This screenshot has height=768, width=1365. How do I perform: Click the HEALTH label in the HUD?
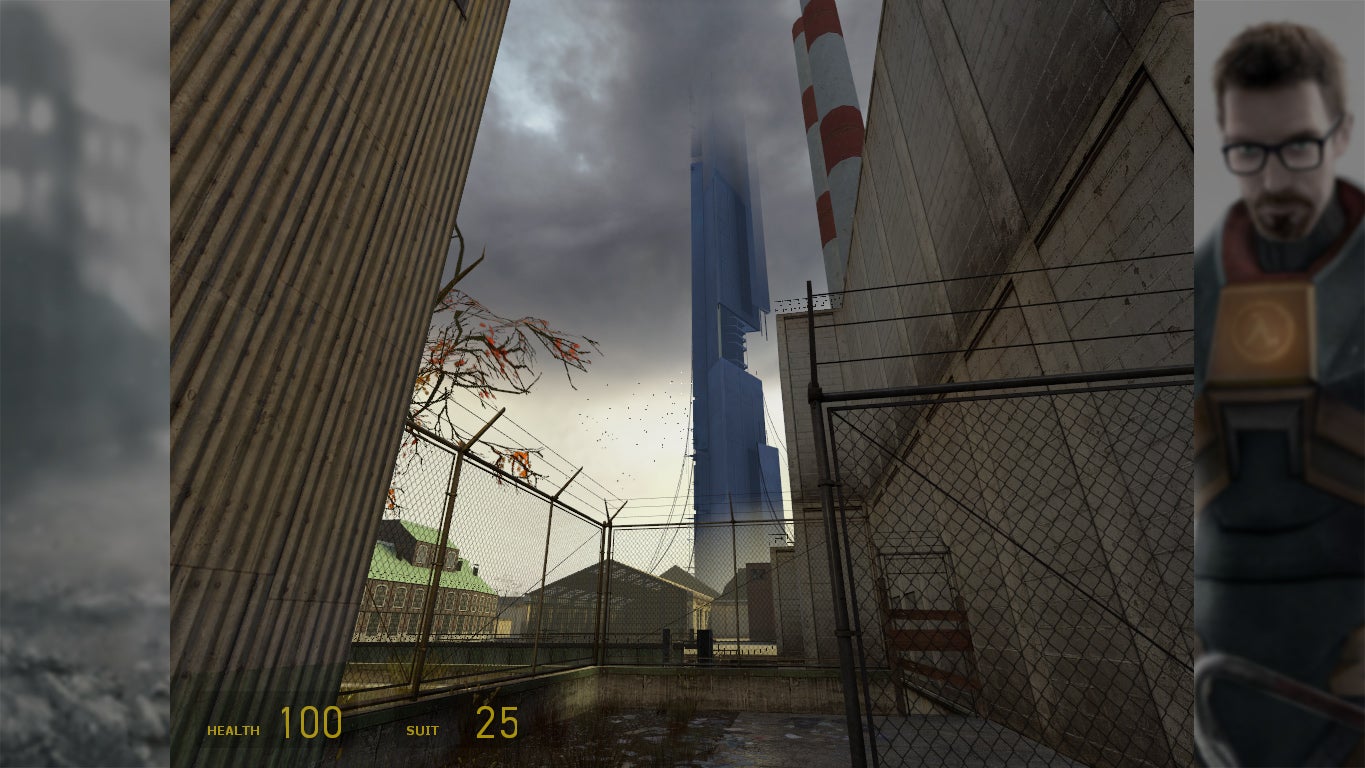(232, 730)
